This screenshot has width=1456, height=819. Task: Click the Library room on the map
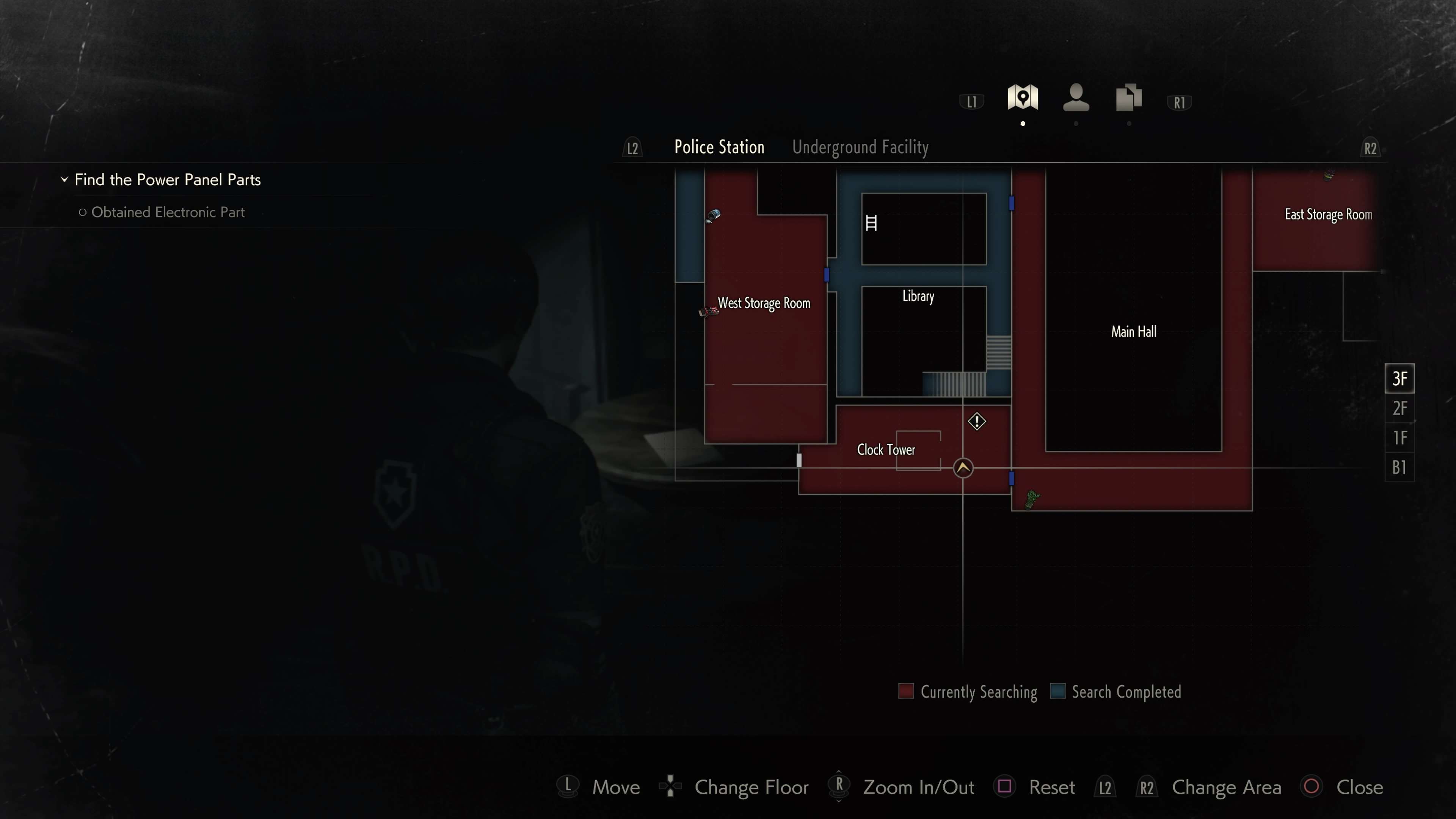pyautogui.click(x=918, y=296)
